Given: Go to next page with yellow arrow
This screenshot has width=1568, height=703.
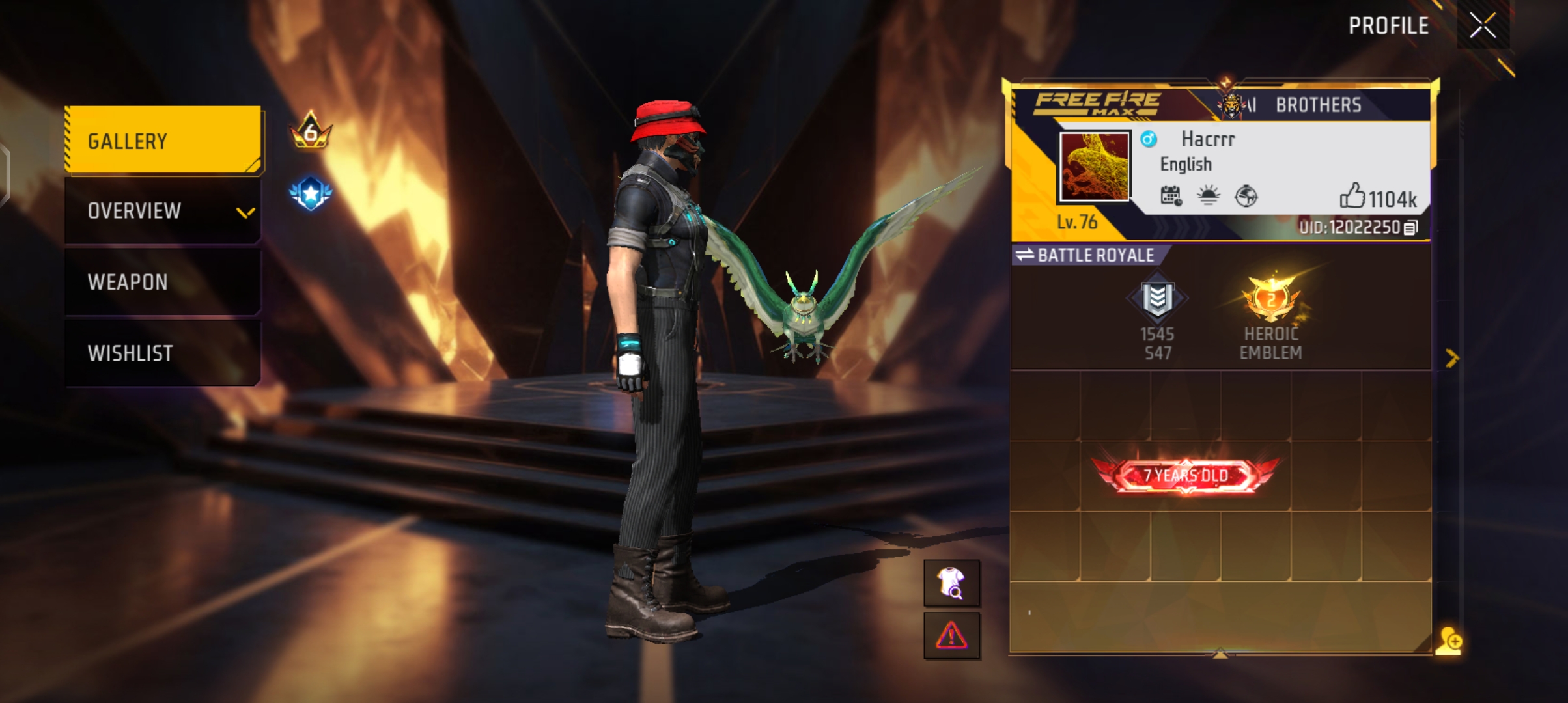Looking at the screenshot, I should tap(1451, 358).
